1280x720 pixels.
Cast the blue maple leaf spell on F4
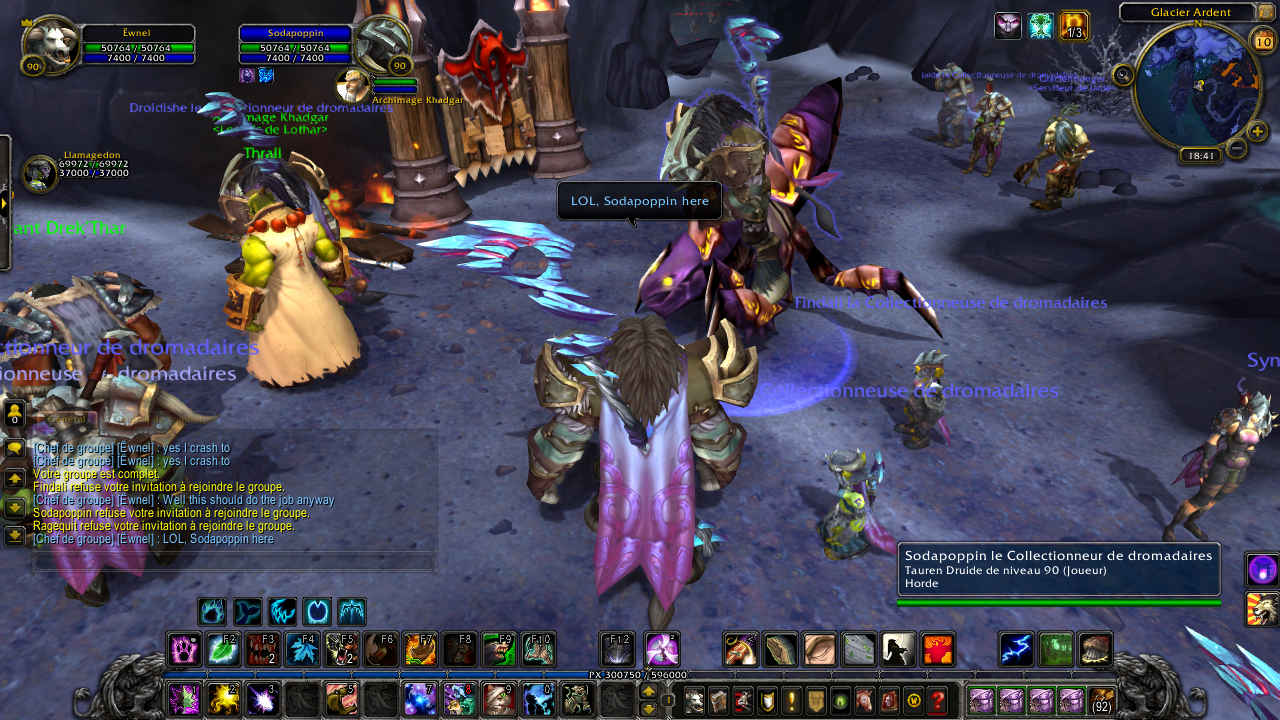point(302,650)
